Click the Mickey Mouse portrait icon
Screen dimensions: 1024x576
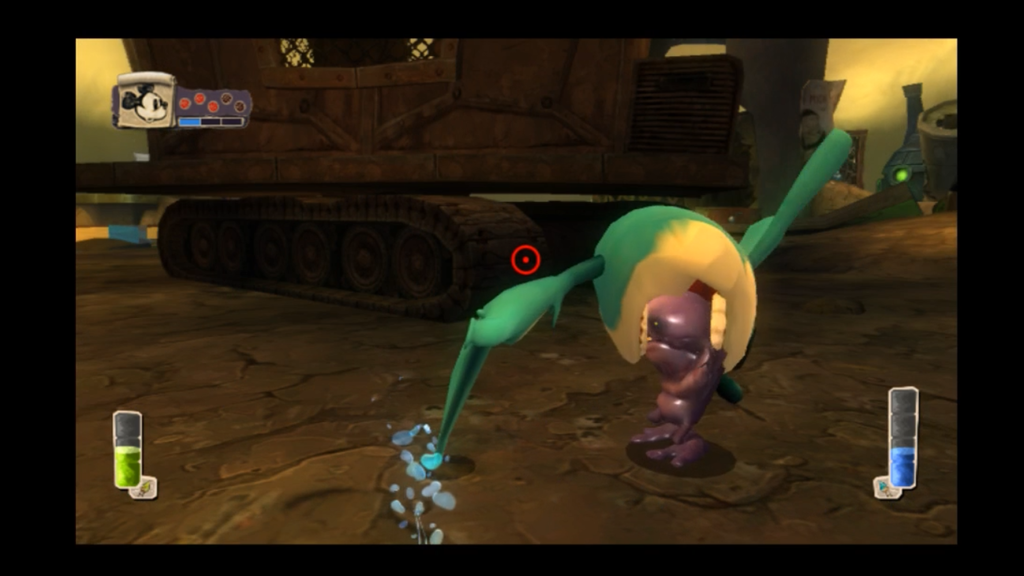(x=147, y=102)
